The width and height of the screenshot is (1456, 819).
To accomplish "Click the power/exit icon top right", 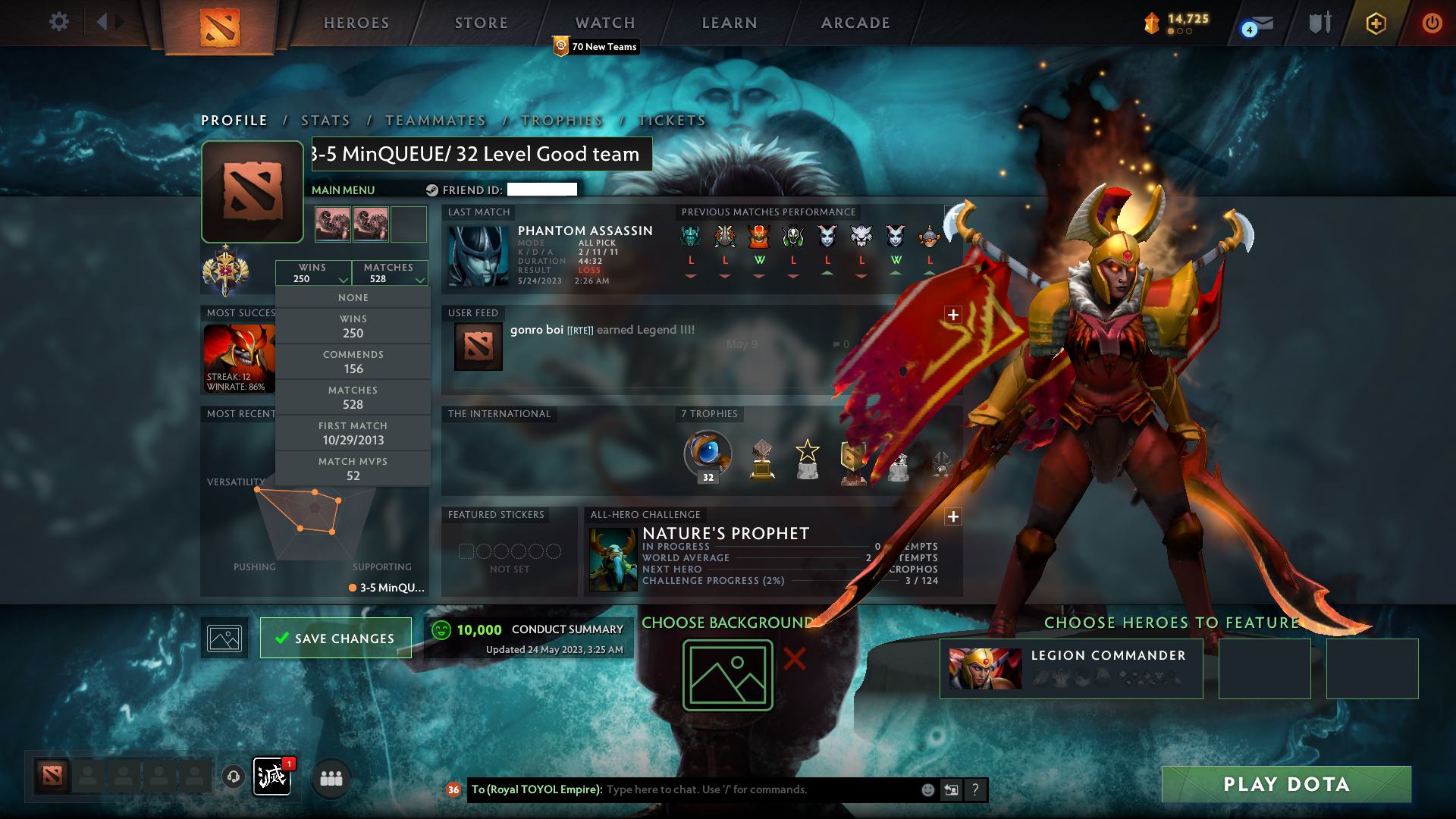I will pos(1432,24).
